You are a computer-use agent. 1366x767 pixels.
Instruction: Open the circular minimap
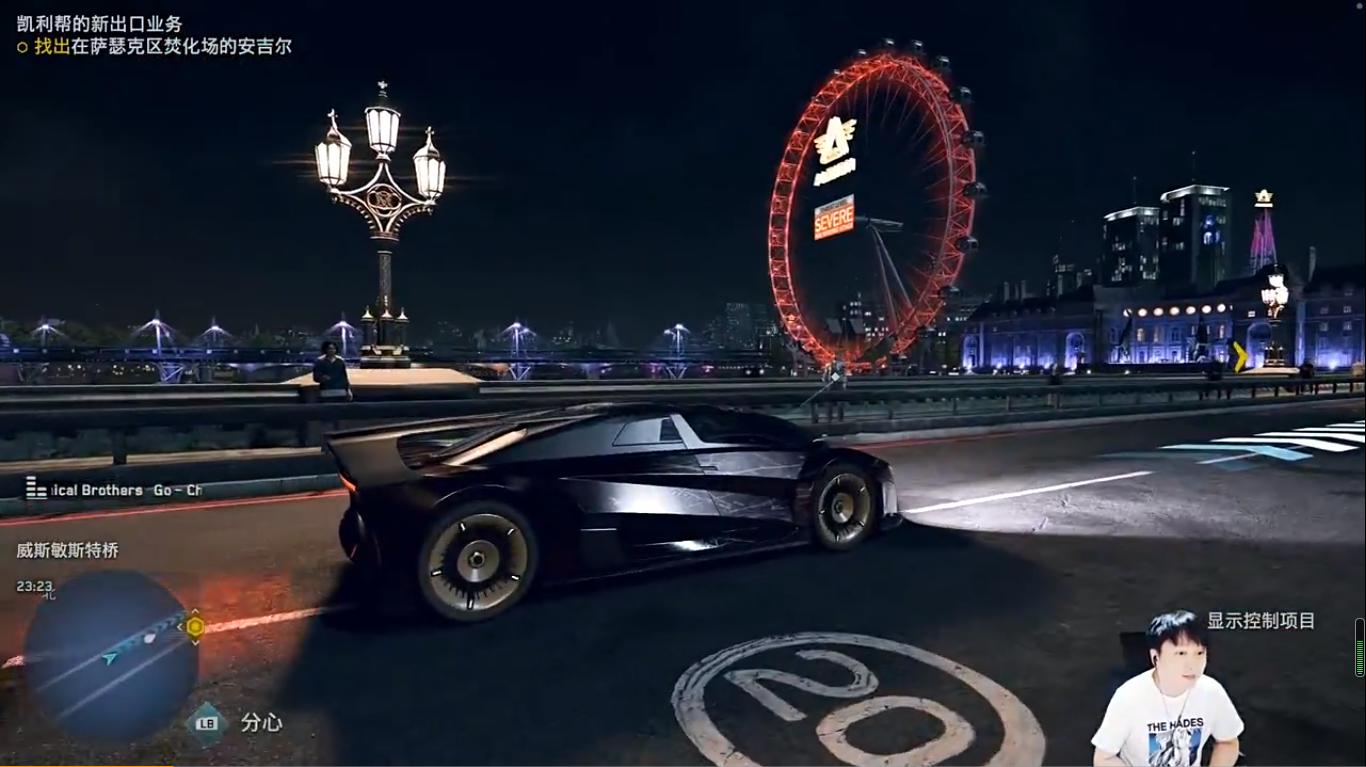(x=108, y=655)
